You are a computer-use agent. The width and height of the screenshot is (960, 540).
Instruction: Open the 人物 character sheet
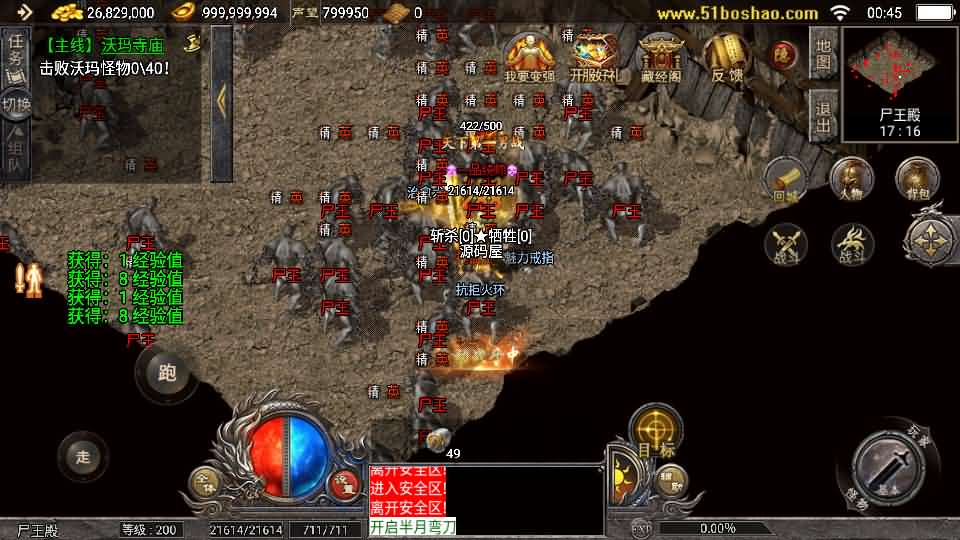click(x=852, y=180)
